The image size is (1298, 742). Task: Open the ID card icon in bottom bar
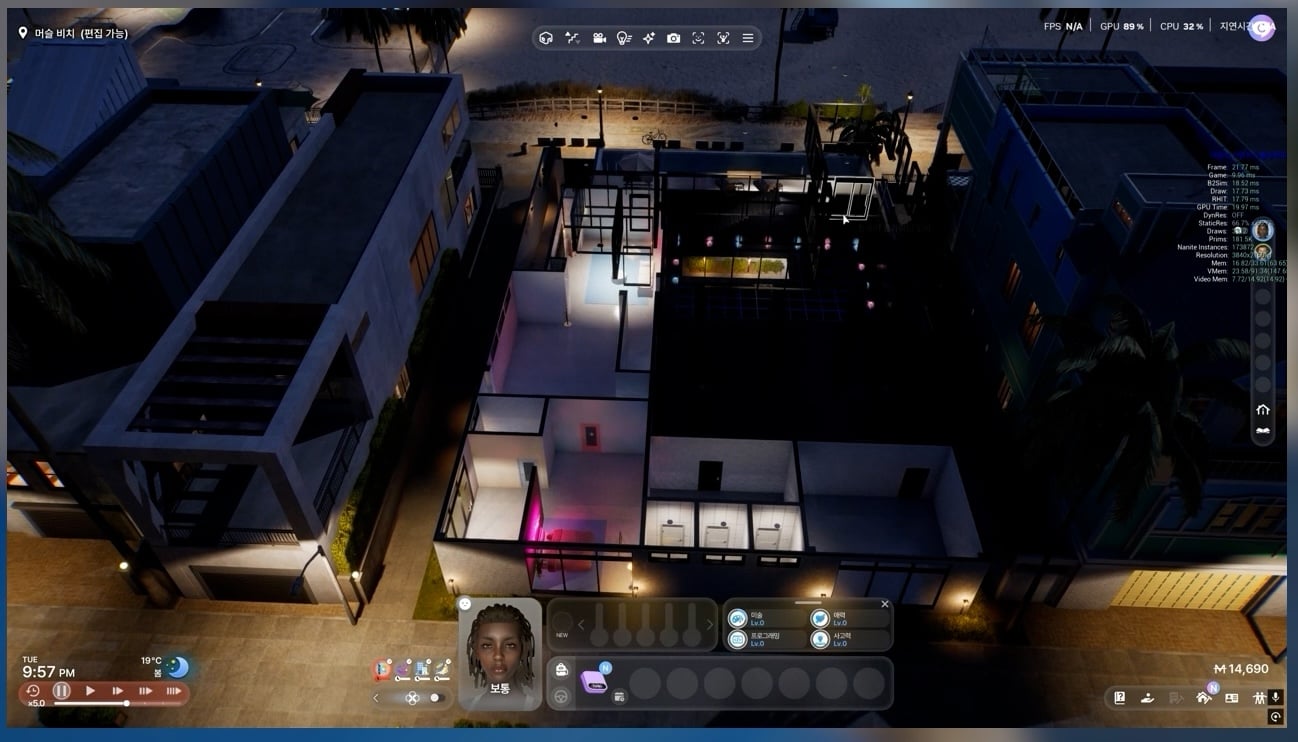point(1231,697)
